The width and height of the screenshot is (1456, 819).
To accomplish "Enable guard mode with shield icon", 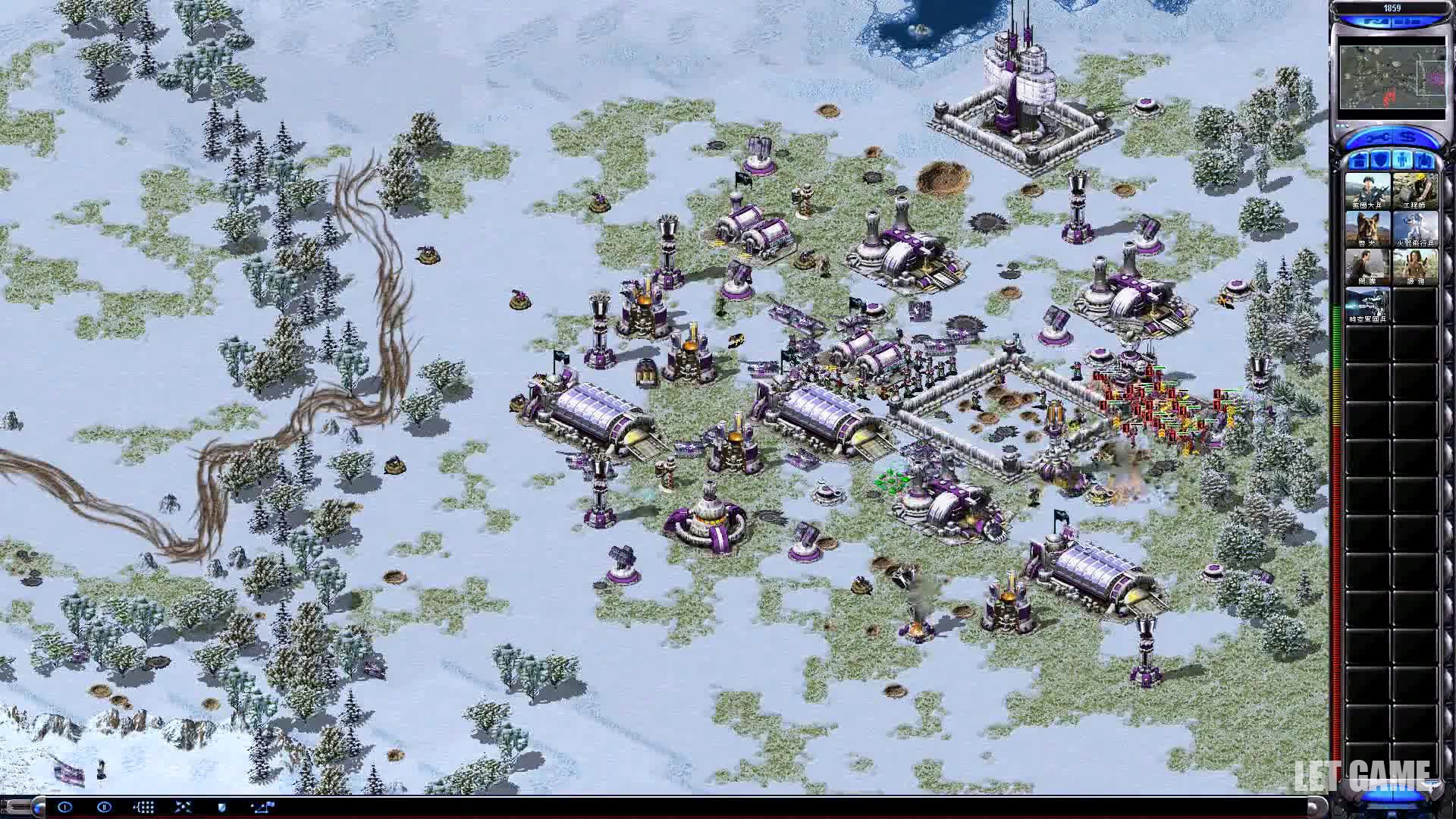I will 221,807.
